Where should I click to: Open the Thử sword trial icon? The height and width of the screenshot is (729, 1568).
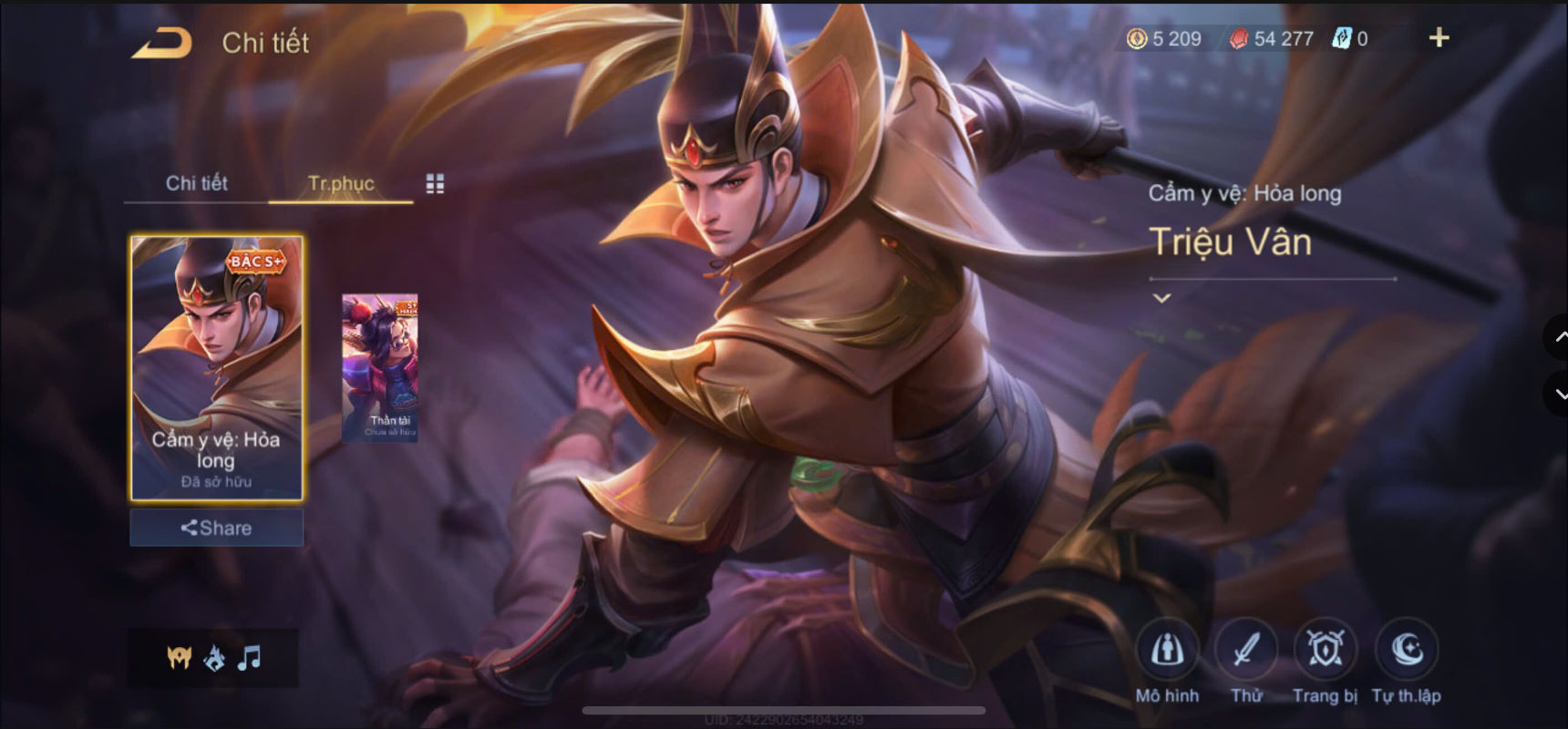[x=1246, y=649]
